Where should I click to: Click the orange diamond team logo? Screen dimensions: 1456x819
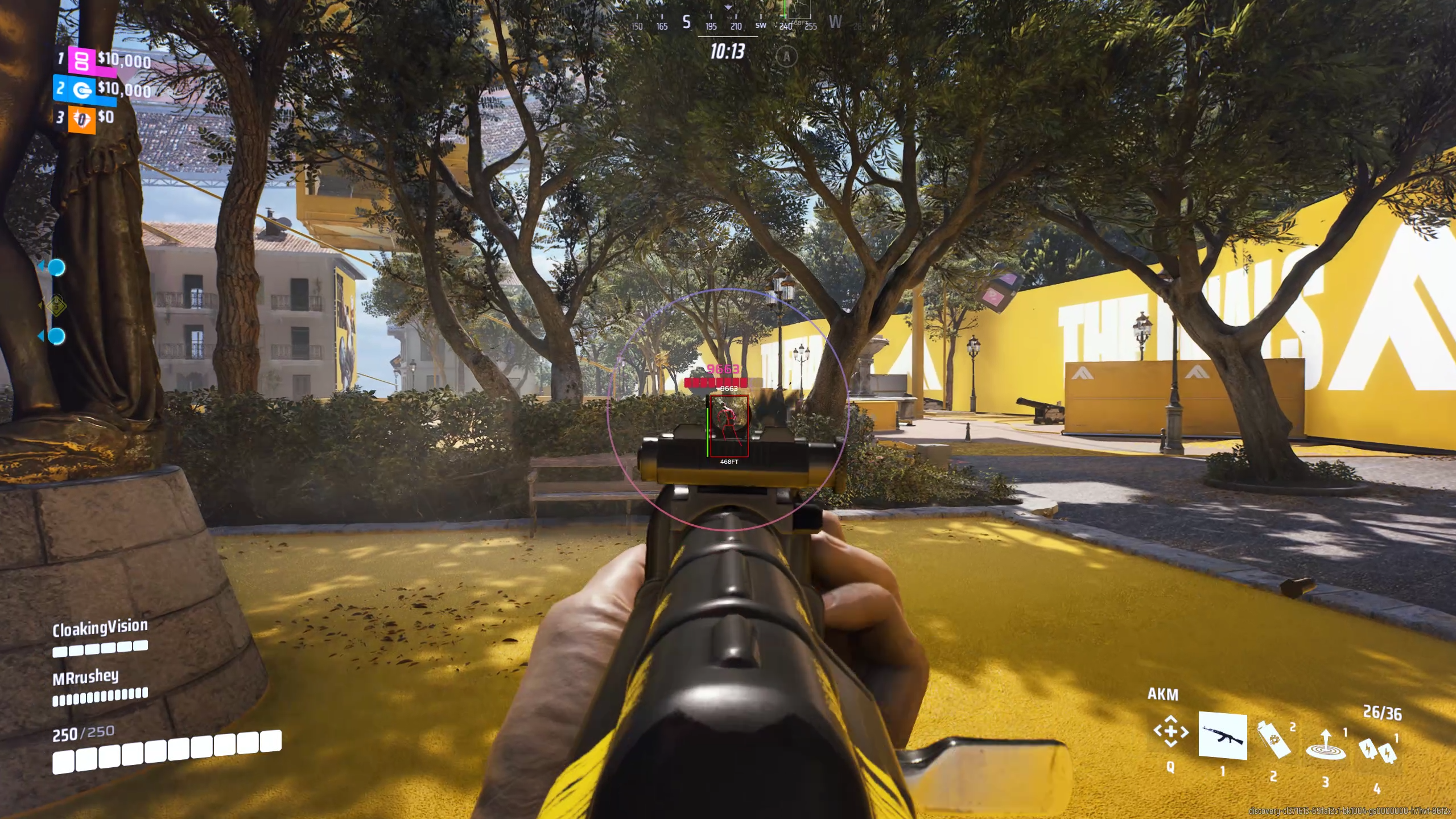click(x=82, y=120)
